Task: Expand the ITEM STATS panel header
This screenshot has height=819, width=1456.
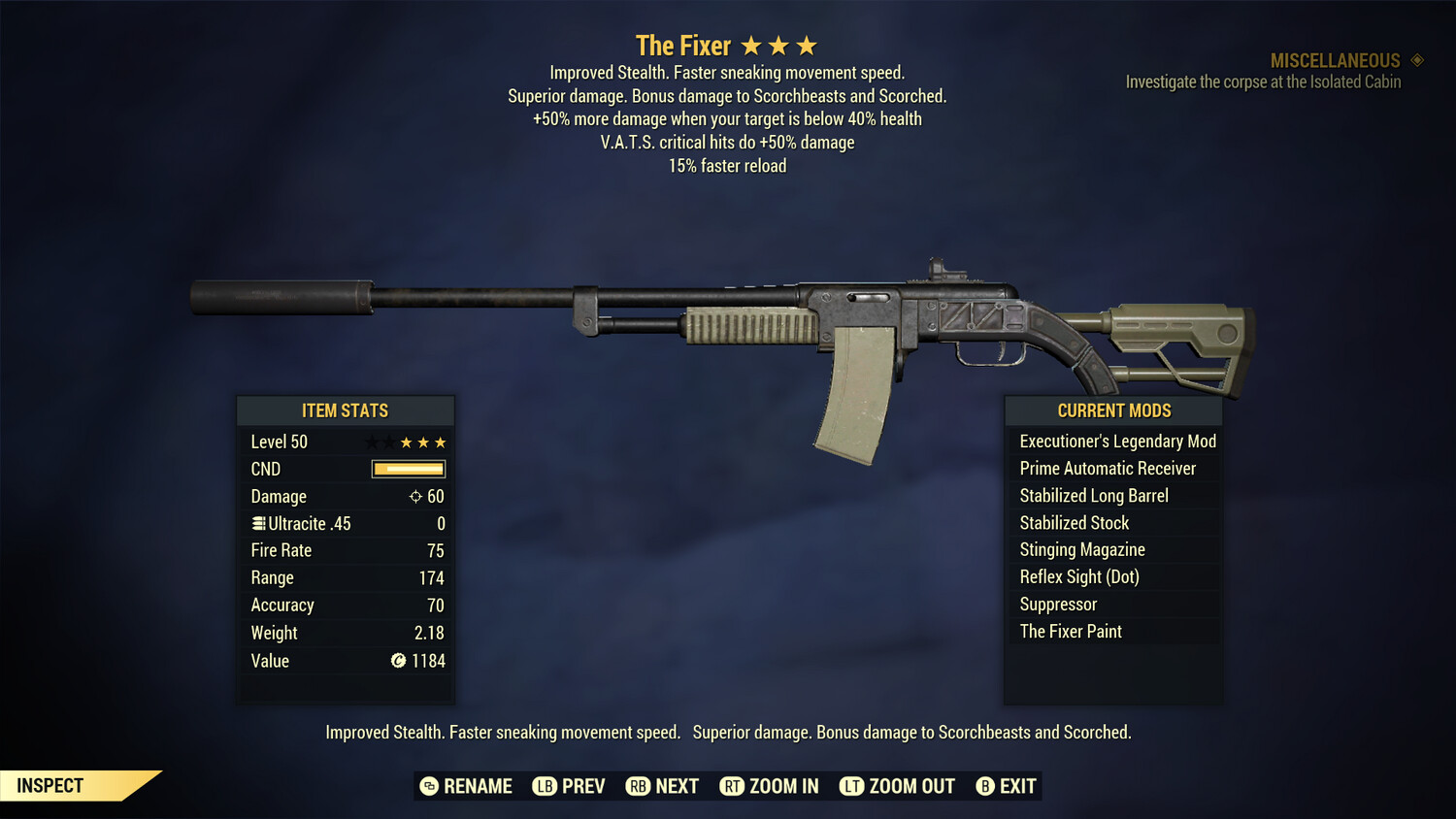Action: [x=346, y=410]
